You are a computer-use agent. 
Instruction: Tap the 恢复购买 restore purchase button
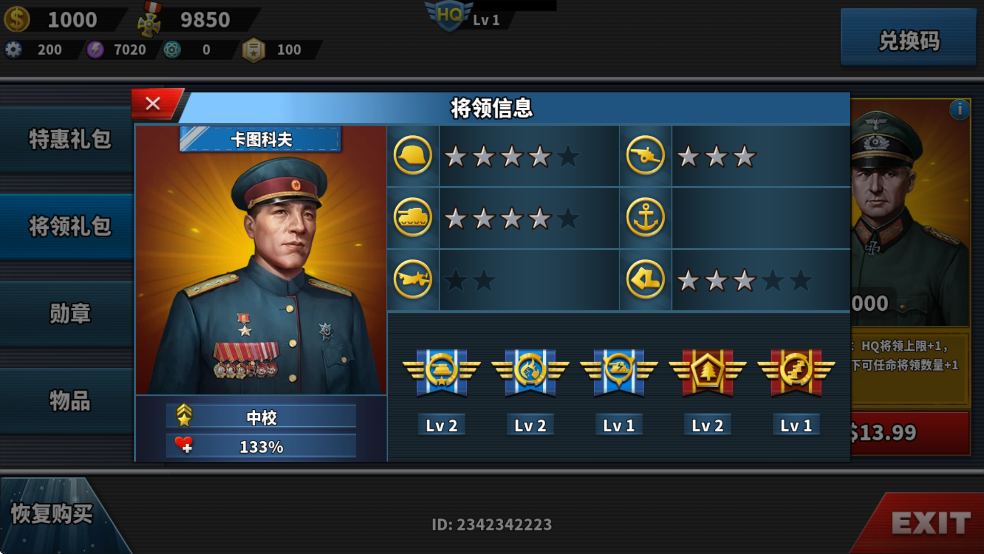click(x=52, y=515)
